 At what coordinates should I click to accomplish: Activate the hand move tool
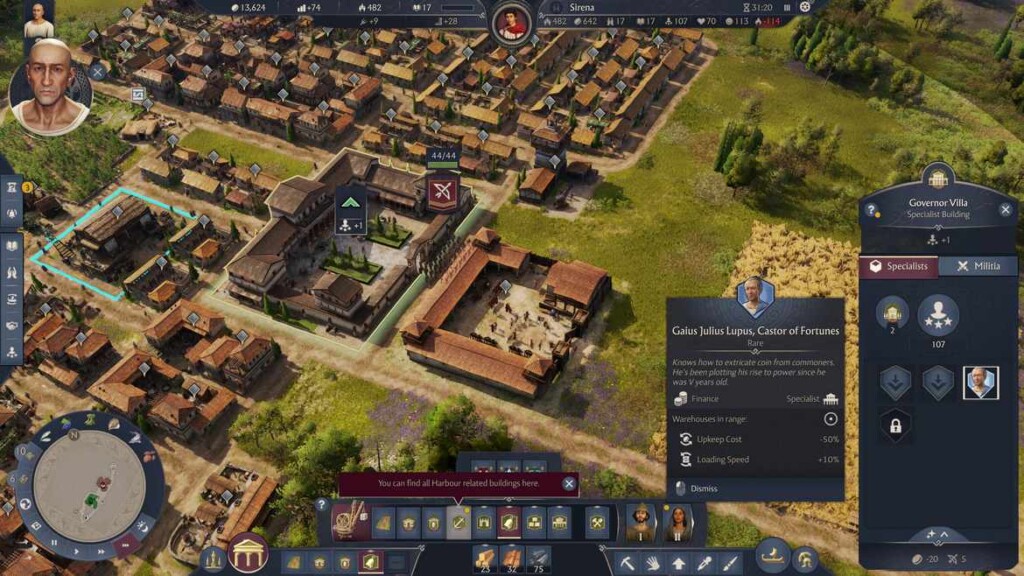point(653,562)
